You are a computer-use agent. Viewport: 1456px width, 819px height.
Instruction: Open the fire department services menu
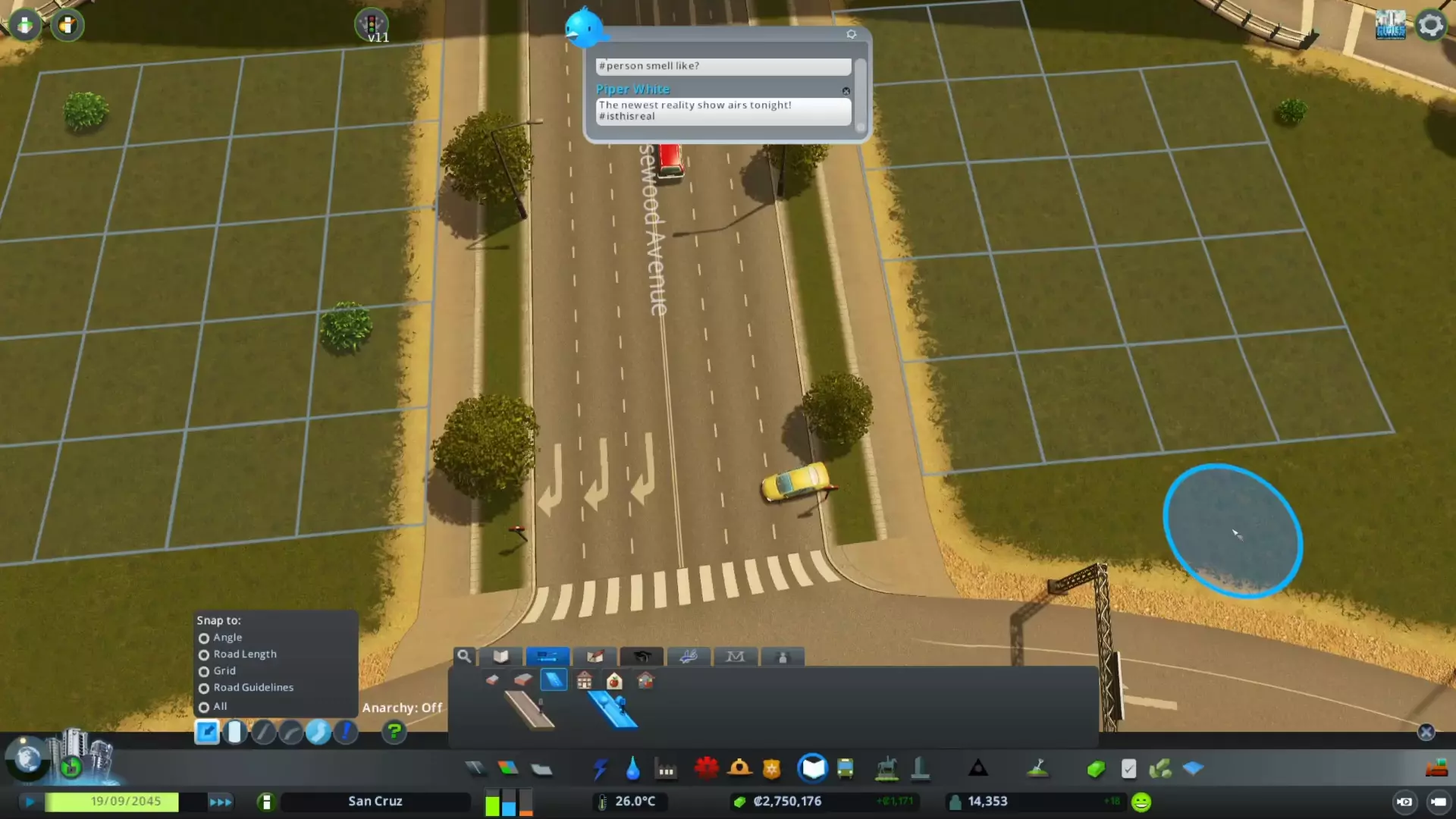[740, 768]
